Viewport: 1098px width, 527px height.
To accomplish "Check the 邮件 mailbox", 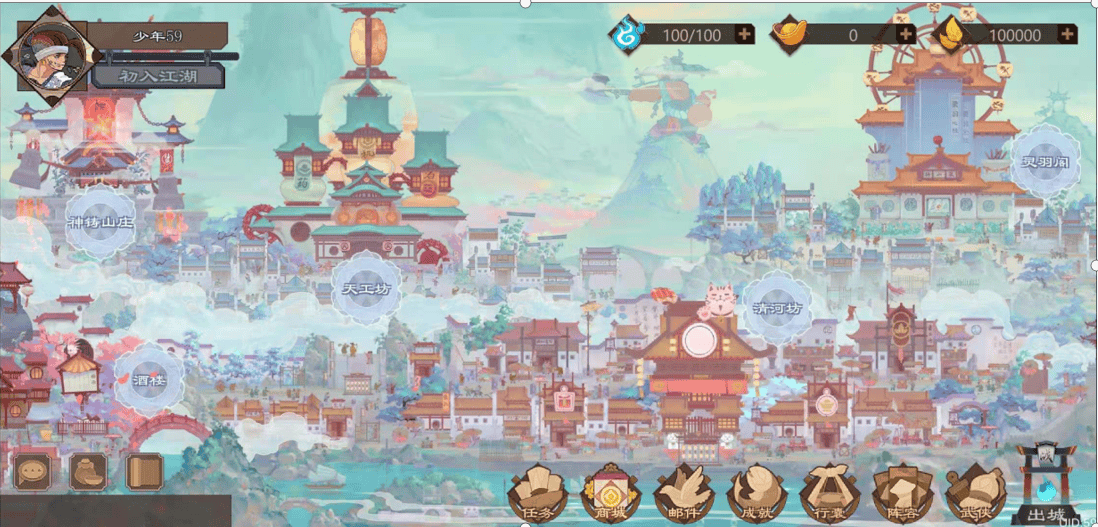I will (681, 493).
